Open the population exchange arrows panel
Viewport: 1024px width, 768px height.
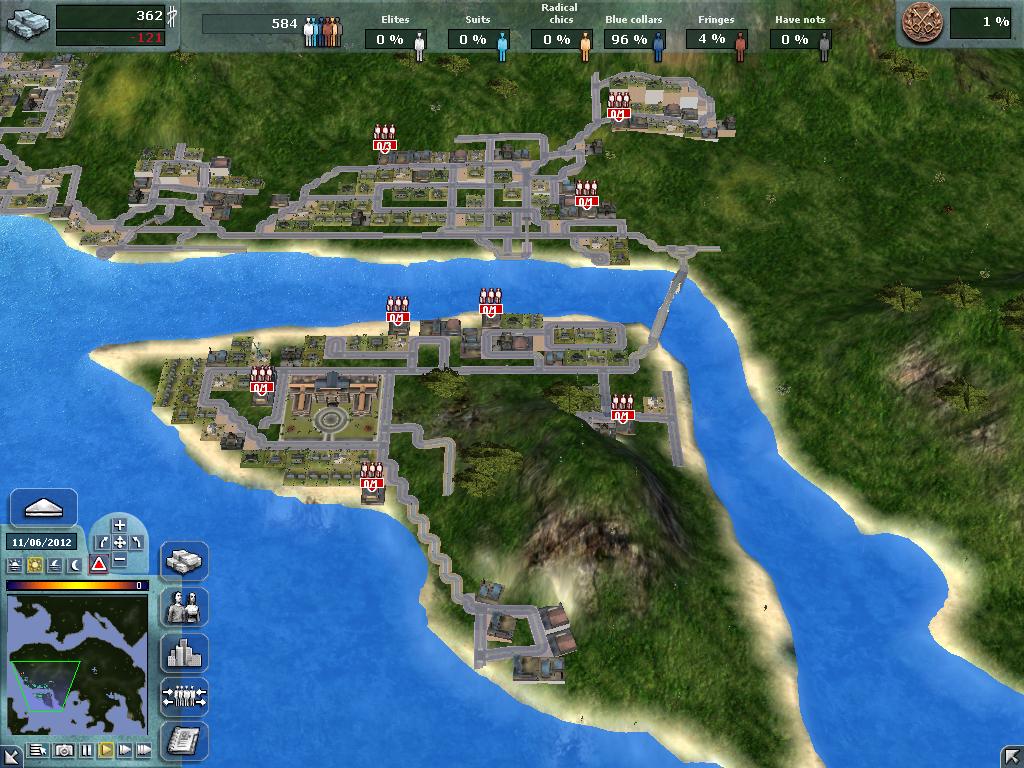[184, 696]
